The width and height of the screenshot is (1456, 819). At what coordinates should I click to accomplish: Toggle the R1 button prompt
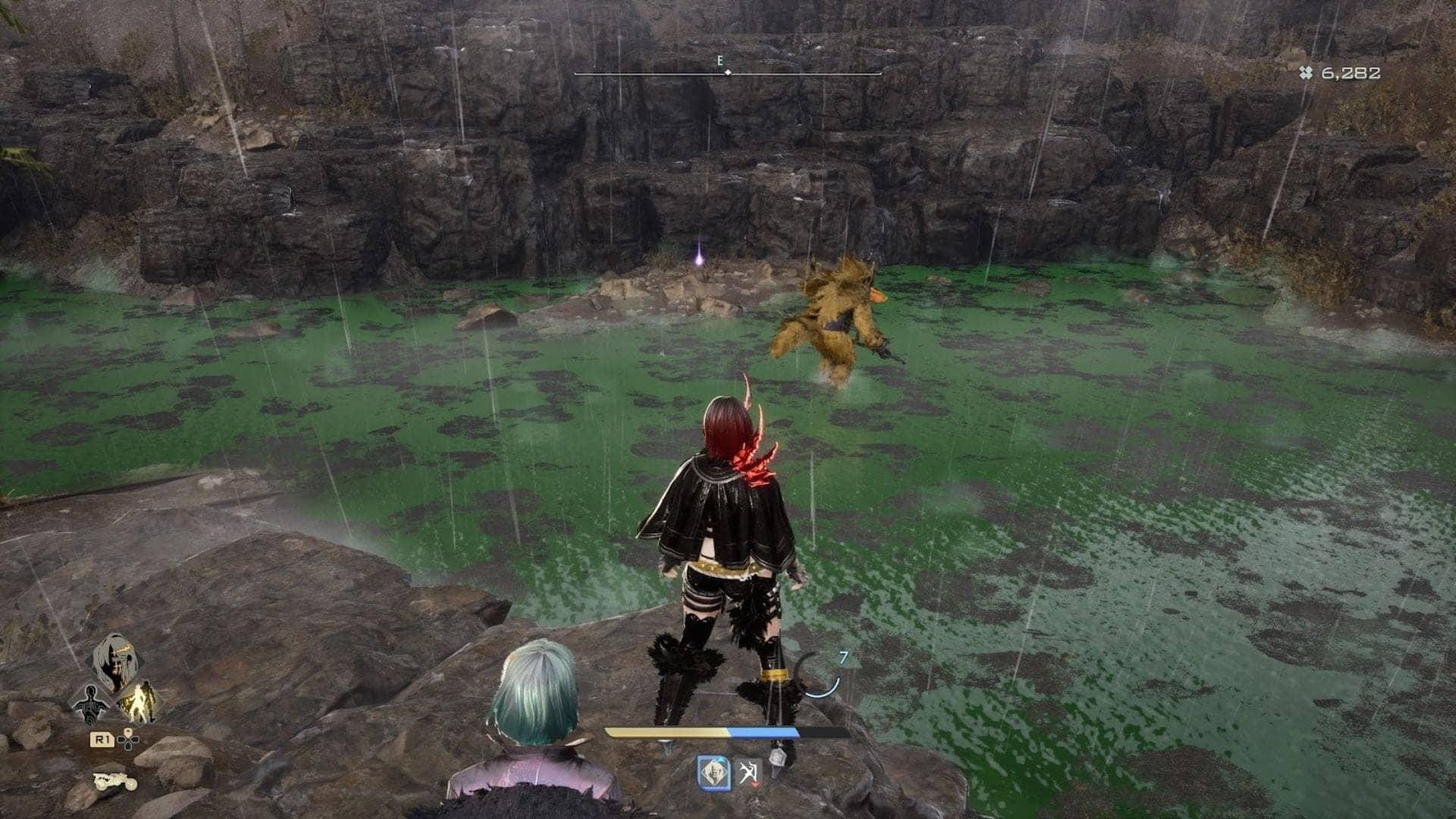[102, 740]
